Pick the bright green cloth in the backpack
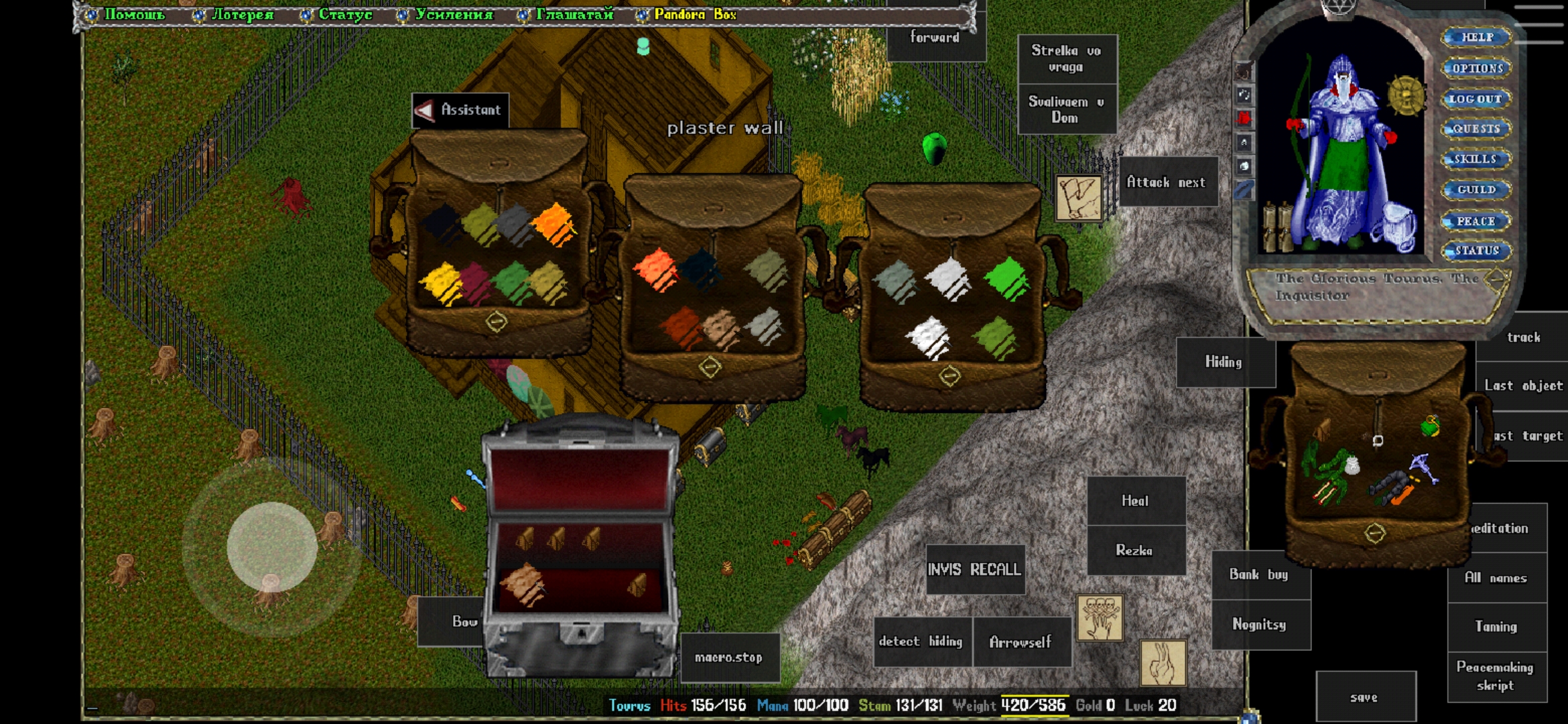Image resolution: width=1568 pixels, height=724 pixels. pyautogui.click(x=1006, y=278)
